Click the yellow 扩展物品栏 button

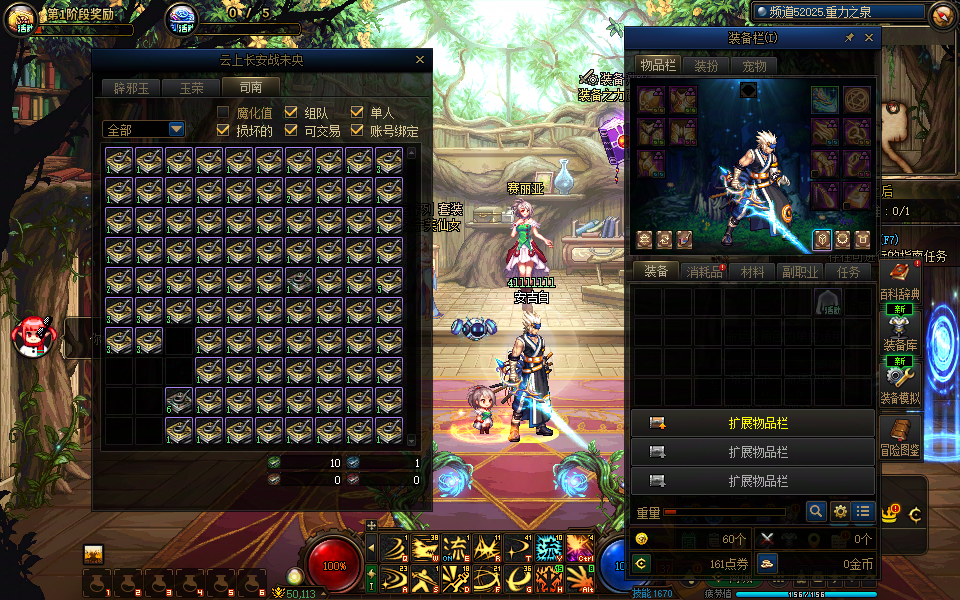(753, 423)
